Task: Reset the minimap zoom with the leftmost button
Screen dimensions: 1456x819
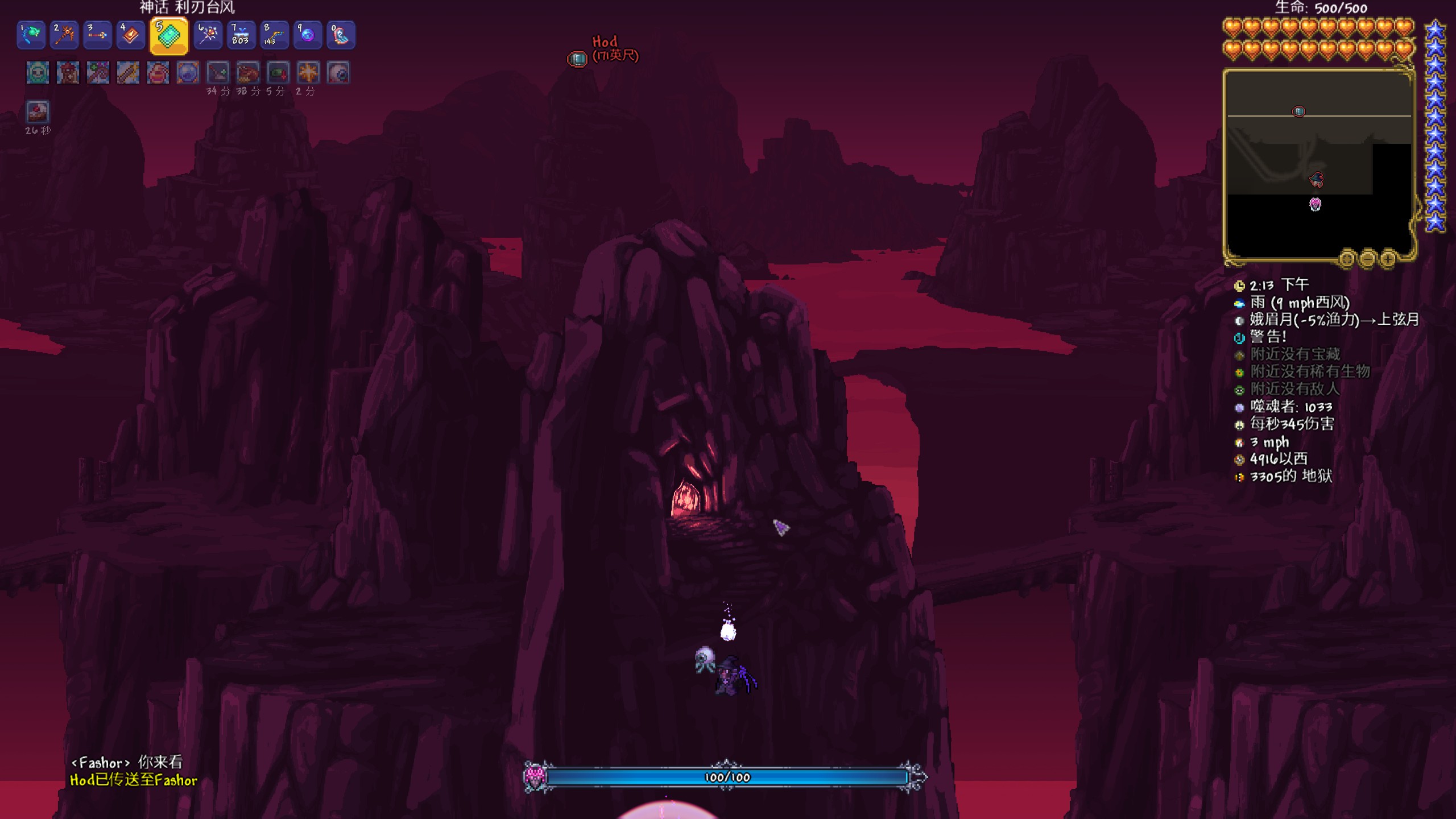Action: (1347, 259)
